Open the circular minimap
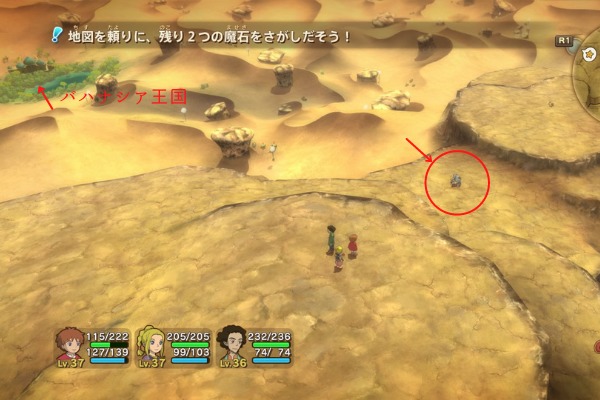The height and width of the screenshot is (400, 600). click(589, 62)
